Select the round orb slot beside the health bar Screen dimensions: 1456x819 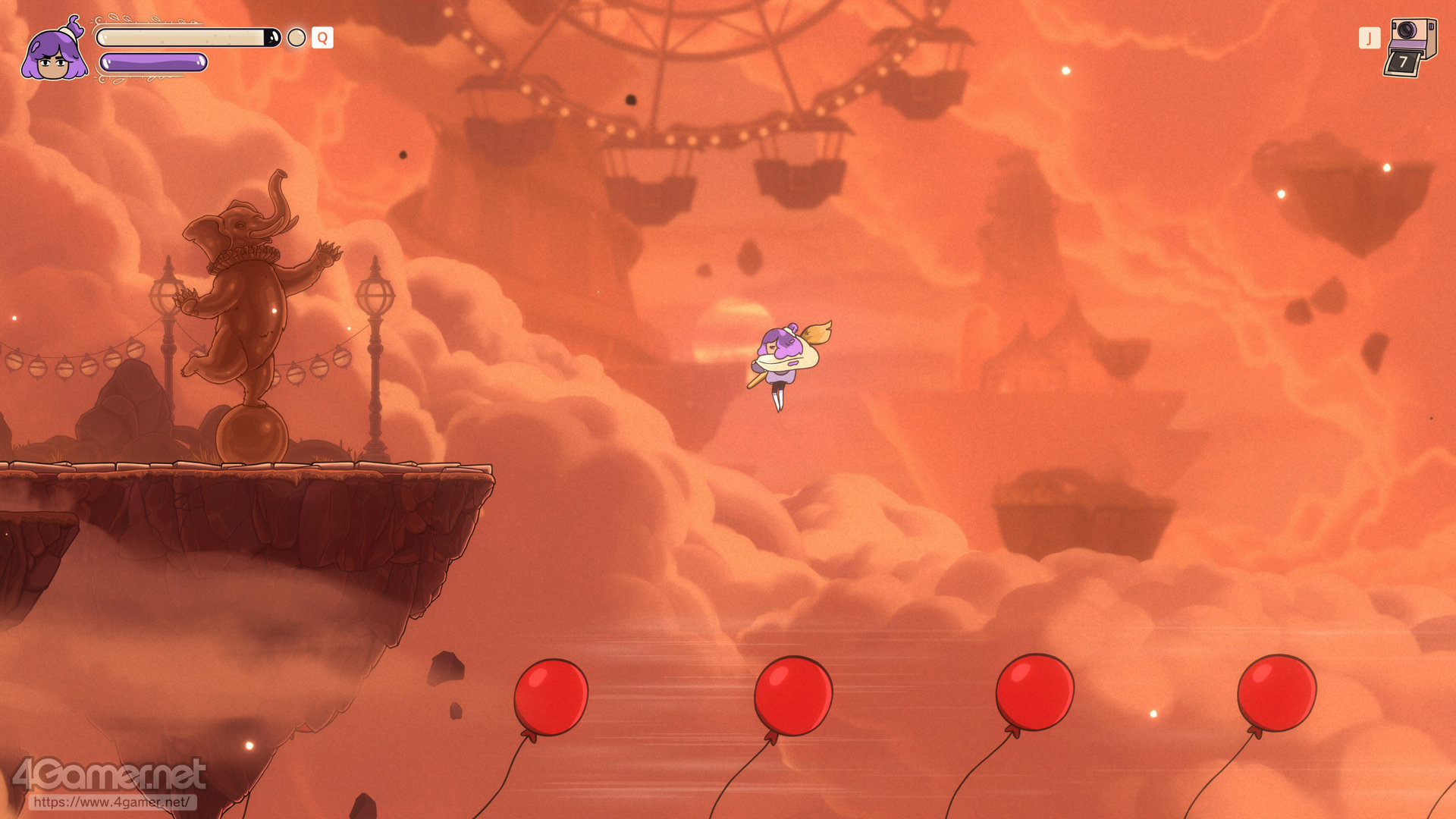297,38
